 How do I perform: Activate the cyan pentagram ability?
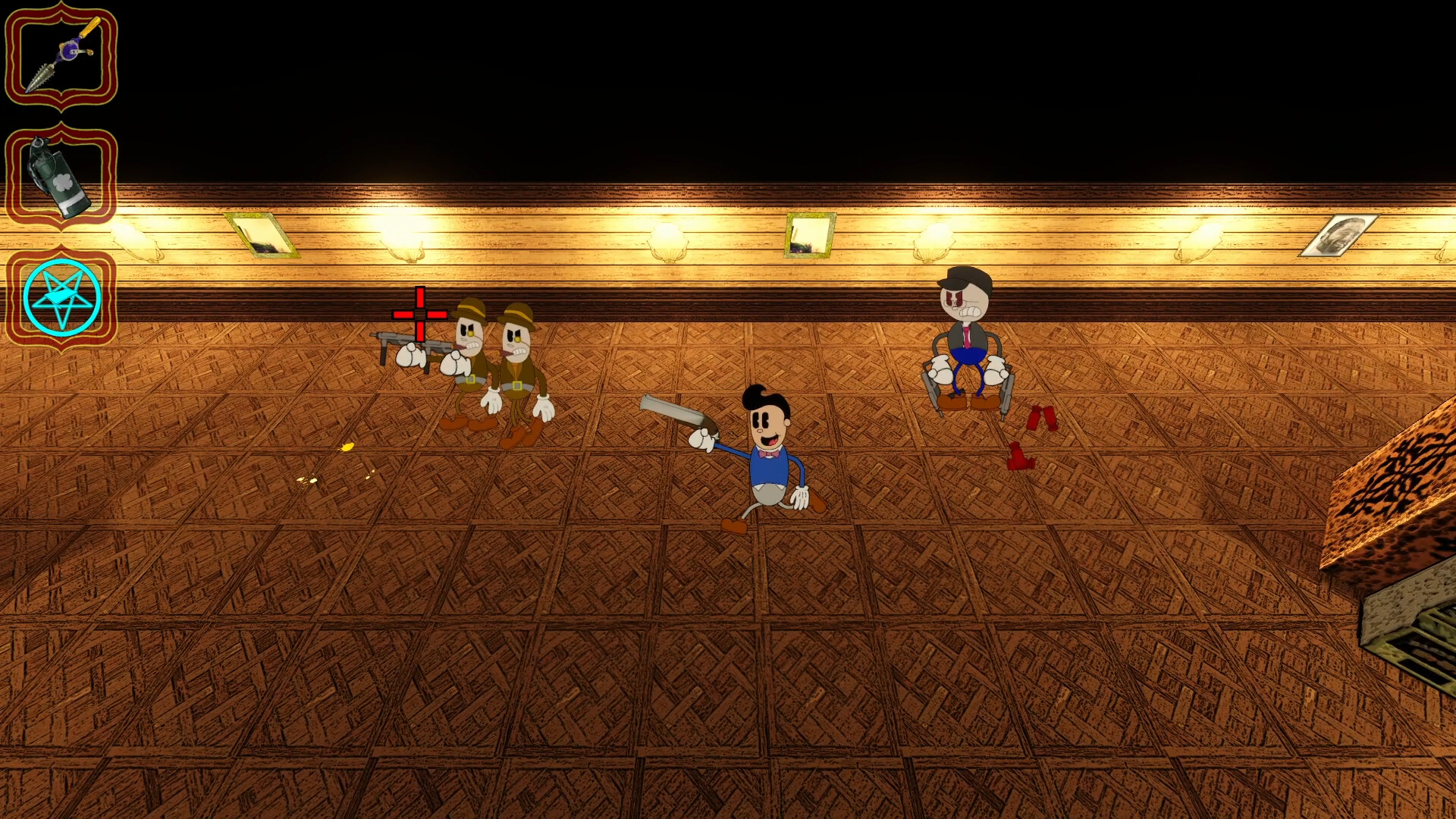click(61, 298)
